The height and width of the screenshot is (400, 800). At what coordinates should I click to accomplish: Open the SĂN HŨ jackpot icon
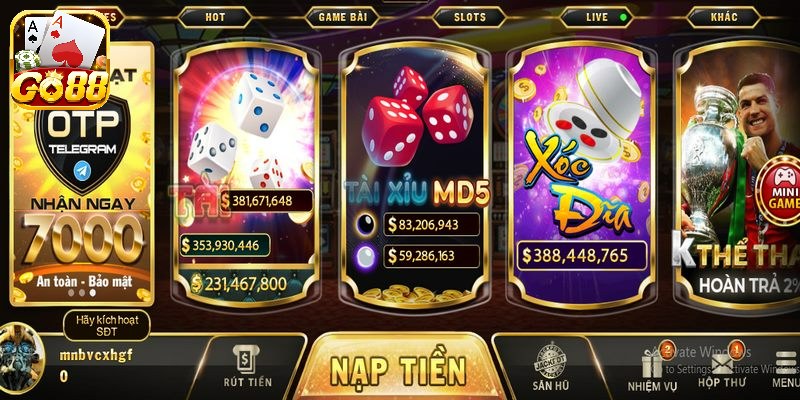coord(551,366)
